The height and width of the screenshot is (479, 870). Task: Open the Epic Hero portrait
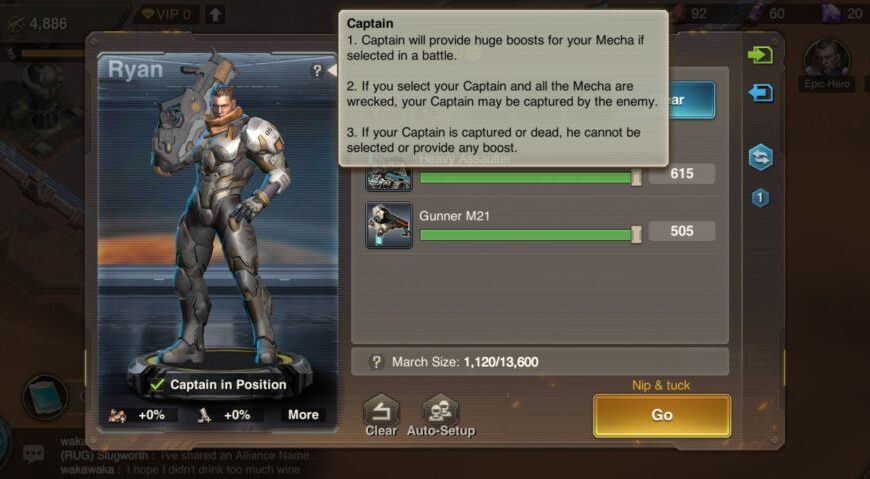(827, 63)
